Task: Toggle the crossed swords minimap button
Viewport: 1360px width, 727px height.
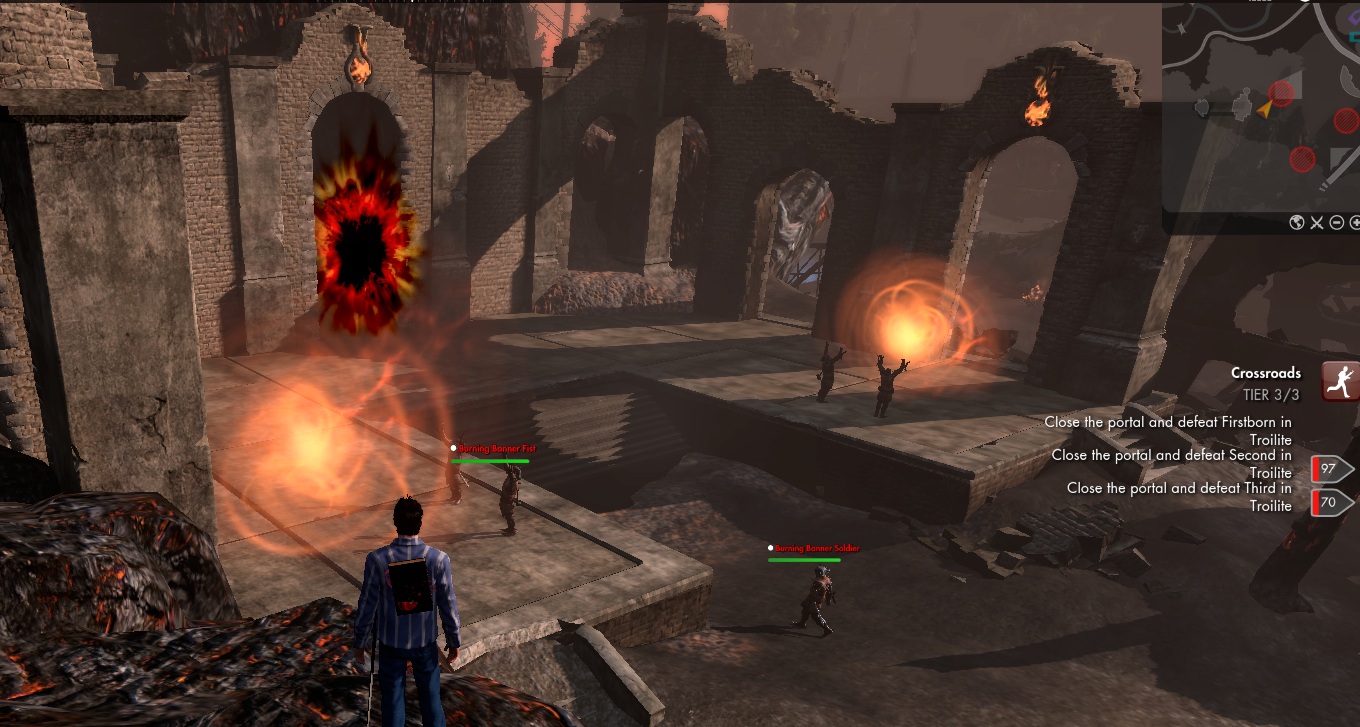Action: (x=1317, y=223)
